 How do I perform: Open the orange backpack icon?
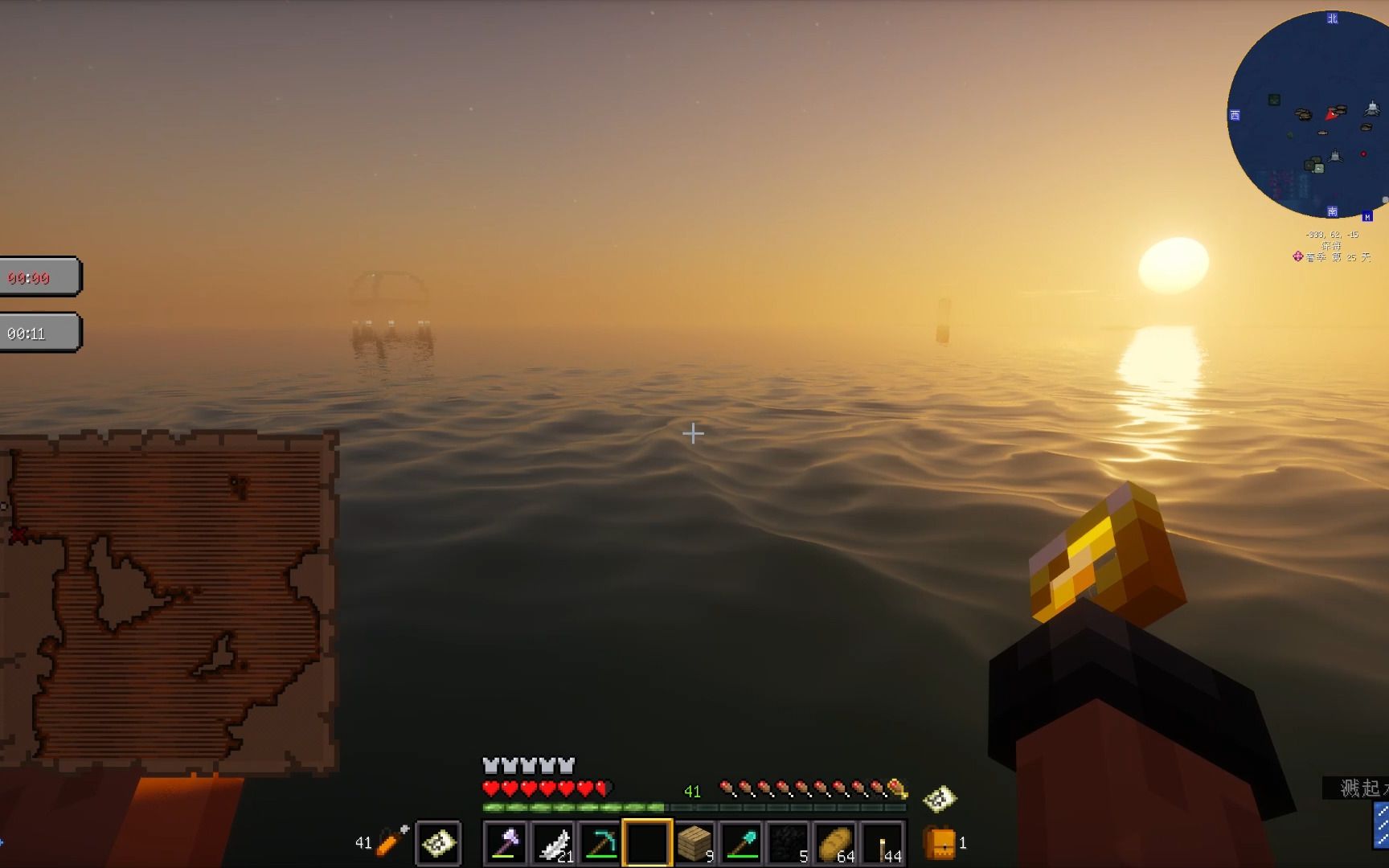(x=940, y=843)
